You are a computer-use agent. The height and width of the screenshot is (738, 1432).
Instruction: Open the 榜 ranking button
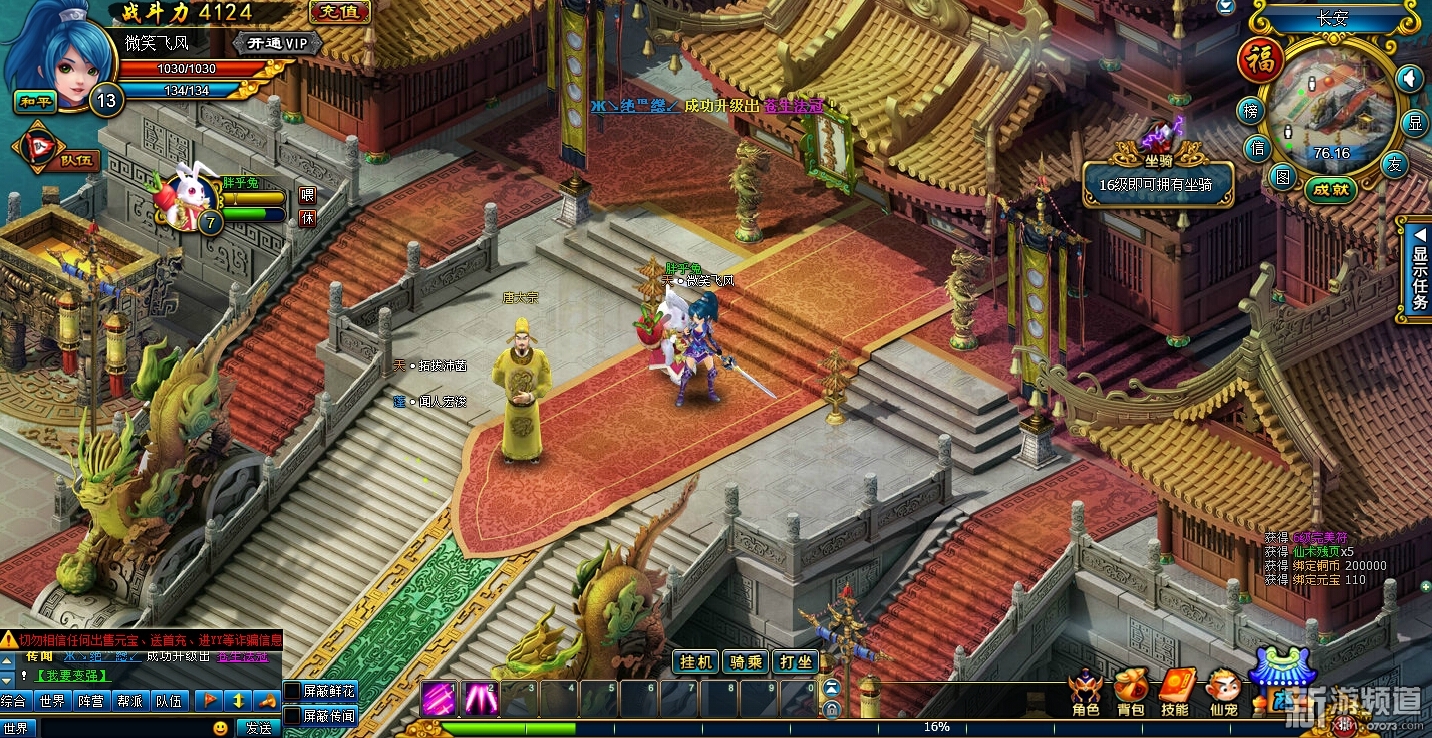[x=1250, y=111]
